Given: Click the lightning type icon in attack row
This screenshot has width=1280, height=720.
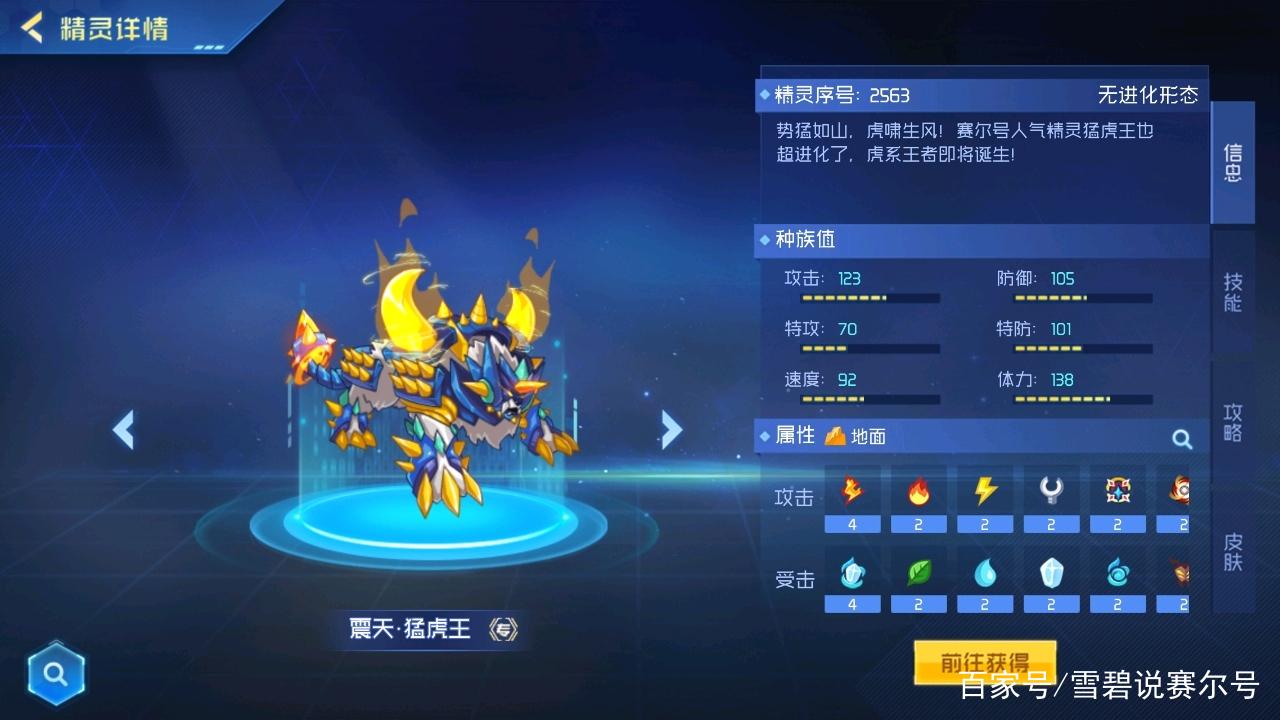Looking at the screenshot, I should click(985, 490).
